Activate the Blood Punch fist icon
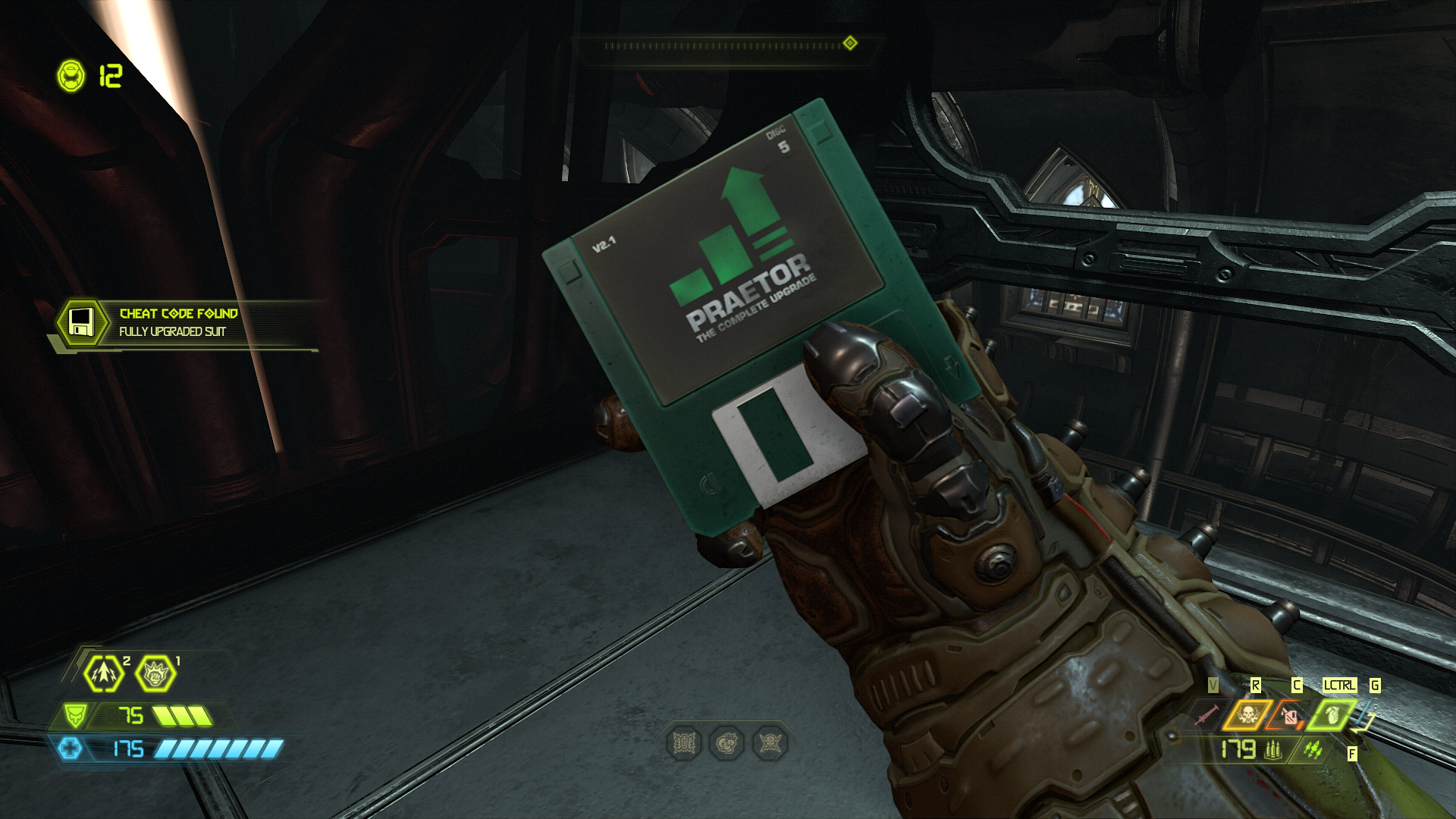 155,673
